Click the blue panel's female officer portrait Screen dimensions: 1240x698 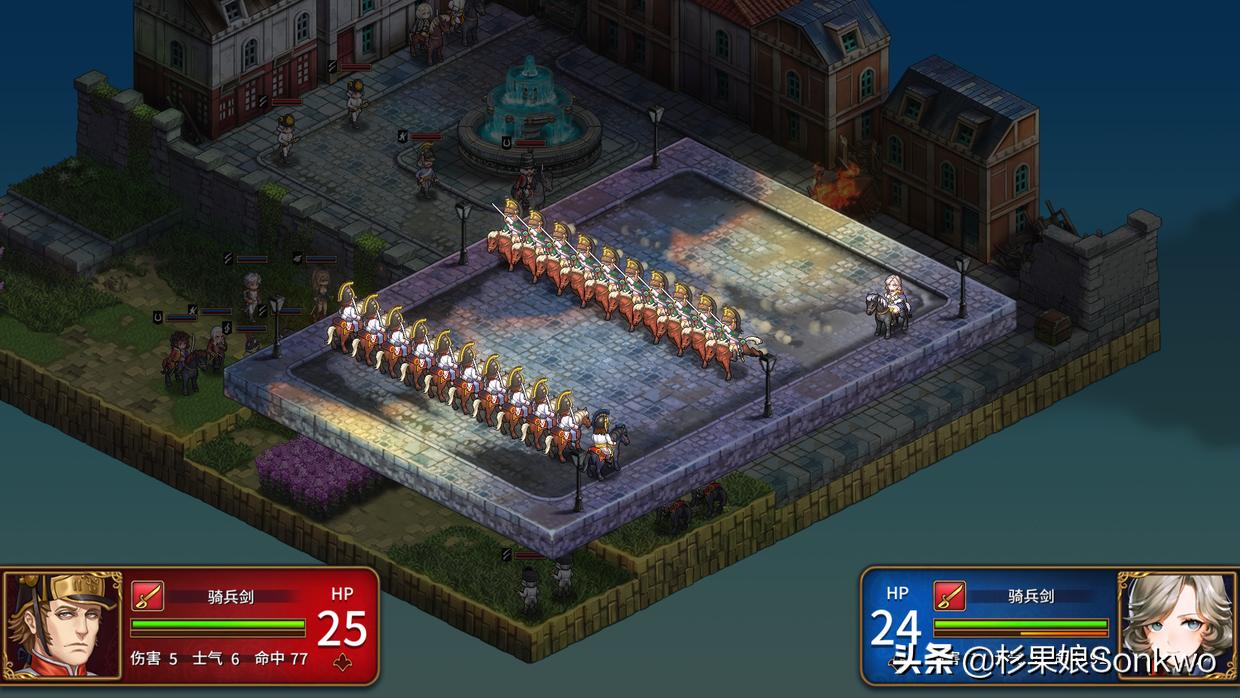point(1173,627)
